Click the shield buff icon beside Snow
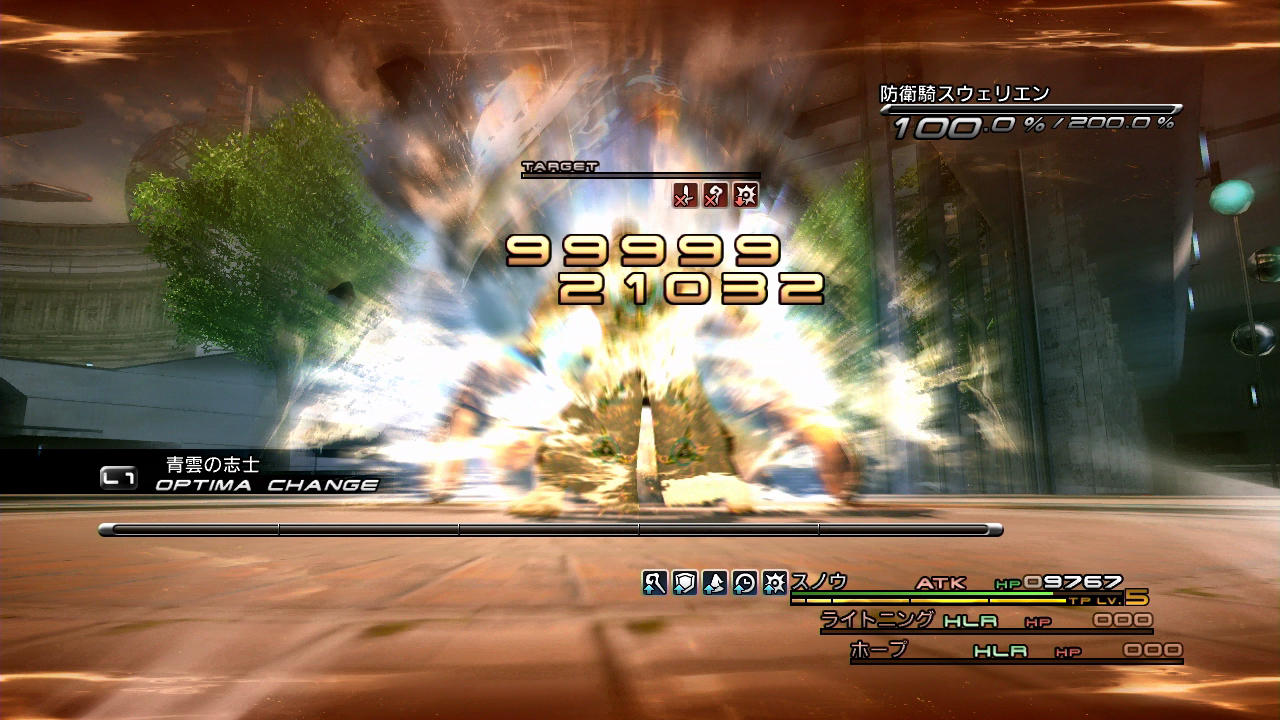 (685, 582)
